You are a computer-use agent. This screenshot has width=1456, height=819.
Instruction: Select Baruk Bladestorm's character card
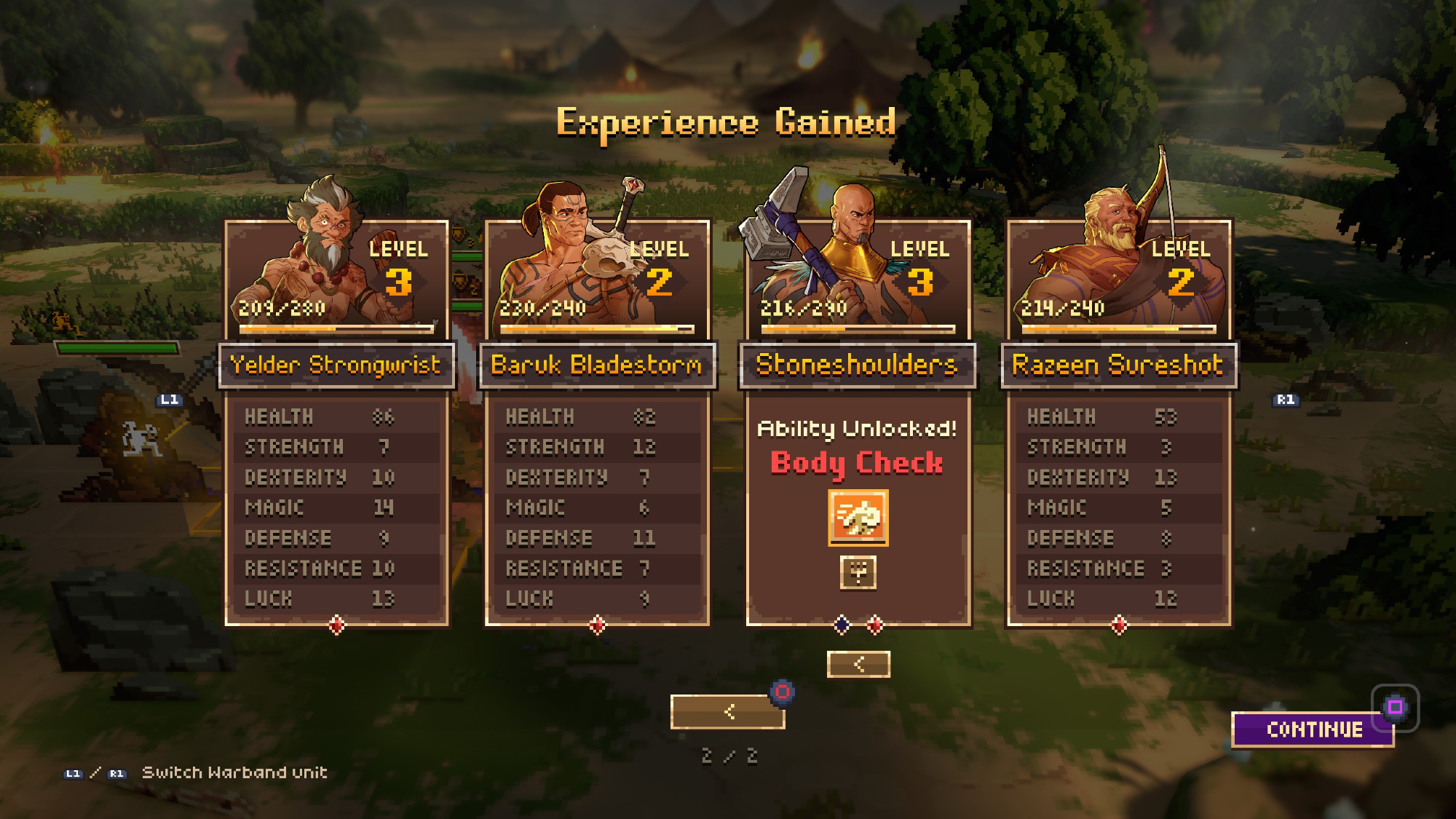(597, 422)
